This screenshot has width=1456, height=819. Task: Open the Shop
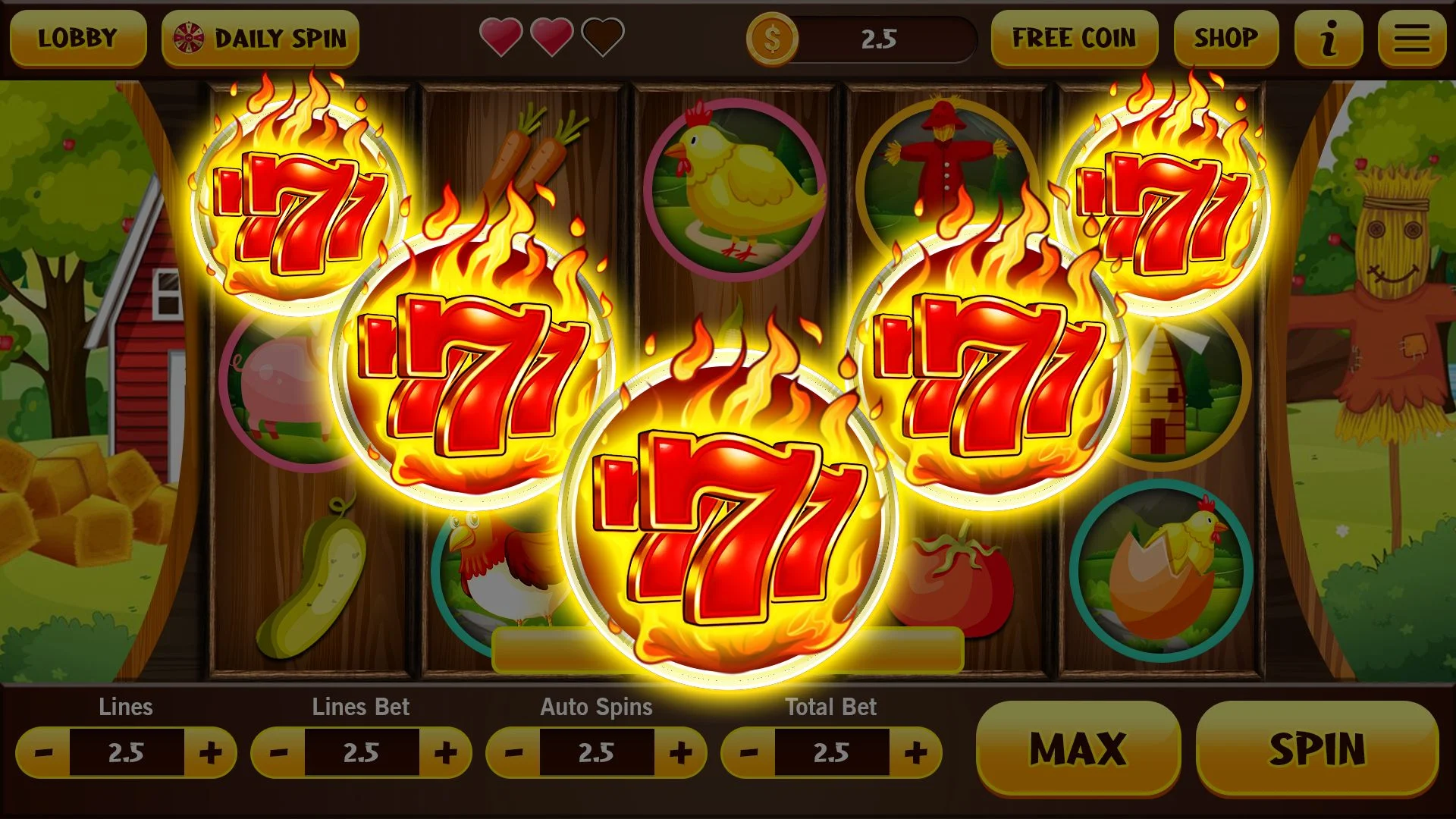1226,37
